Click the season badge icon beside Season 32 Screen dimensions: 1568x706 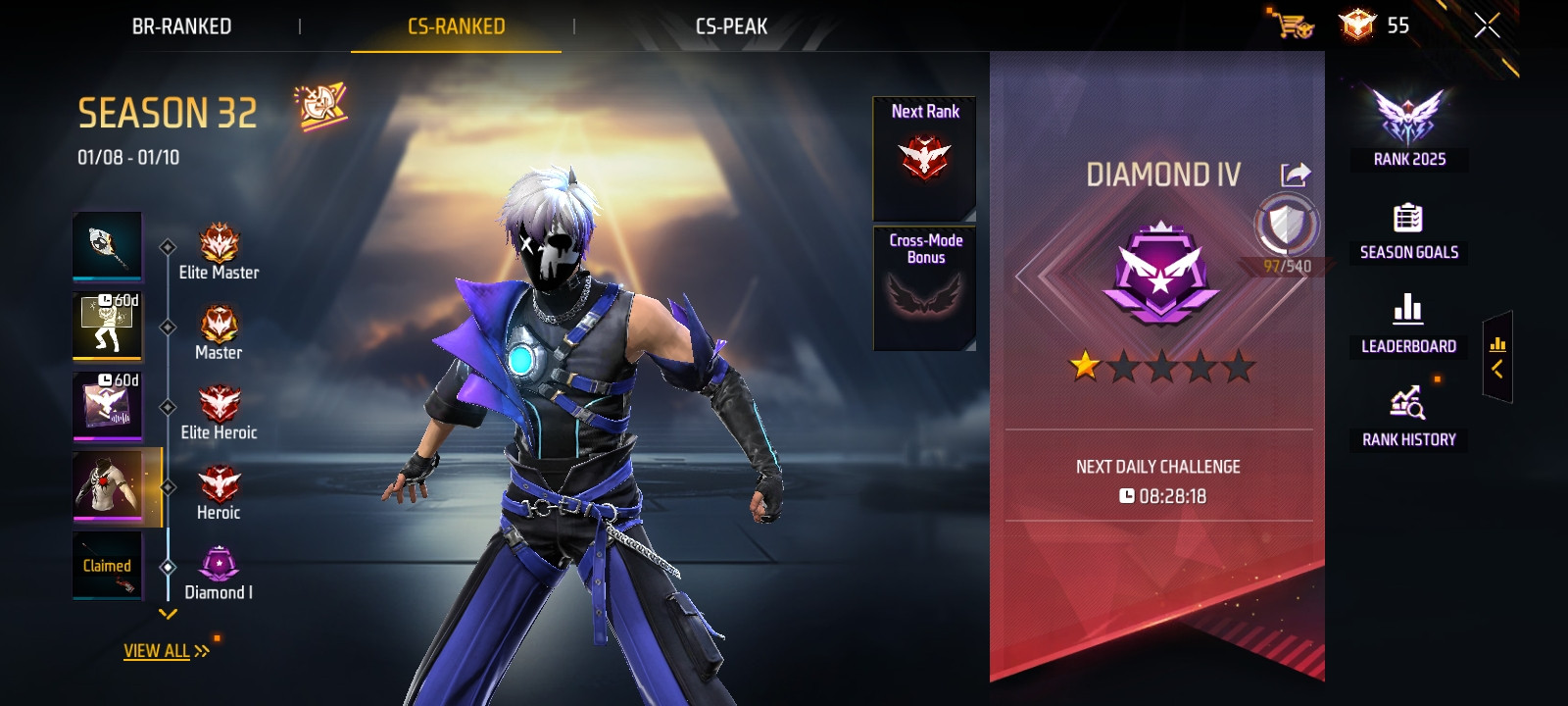pyautogui.click(x=320, y=106)
